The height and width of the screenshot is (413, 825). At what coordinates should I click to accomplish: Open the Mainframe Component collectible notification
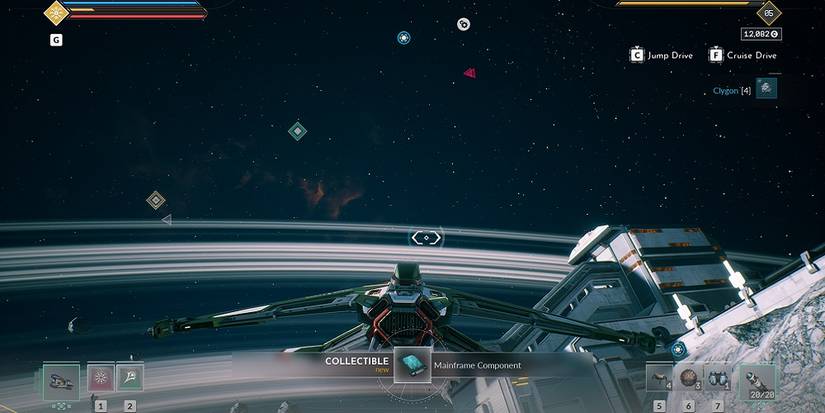tap(412, 365)
